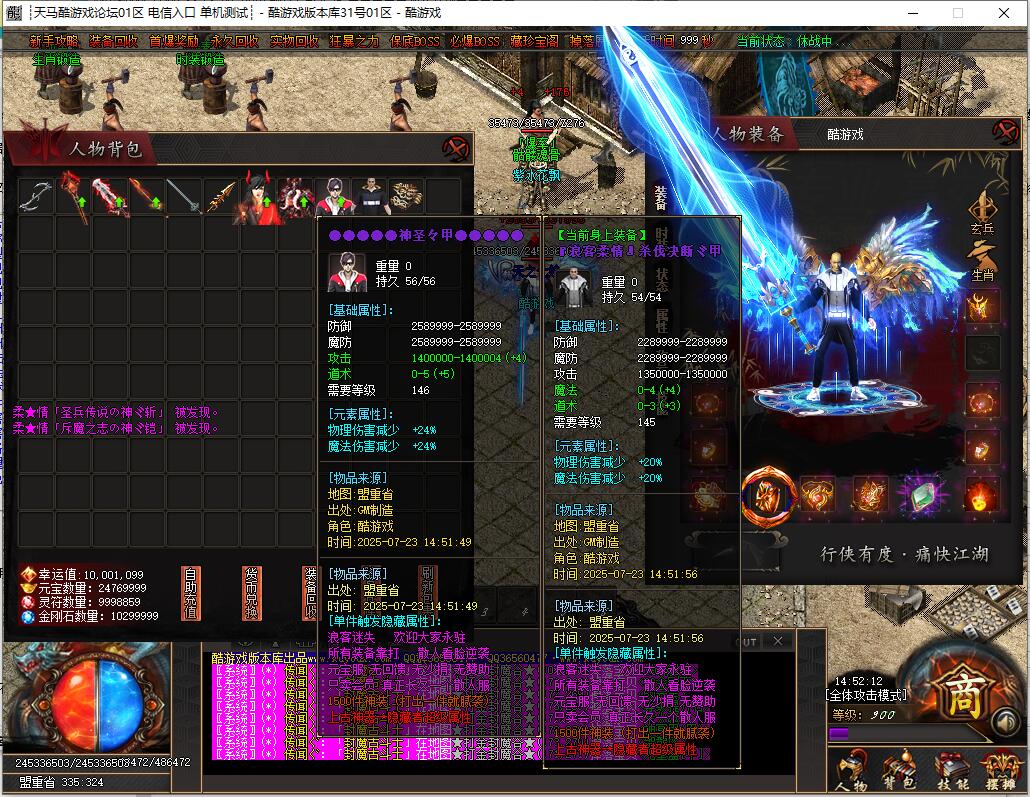Close the game window
Screen dimensions: 1030x797
(x=1005, y=13)
